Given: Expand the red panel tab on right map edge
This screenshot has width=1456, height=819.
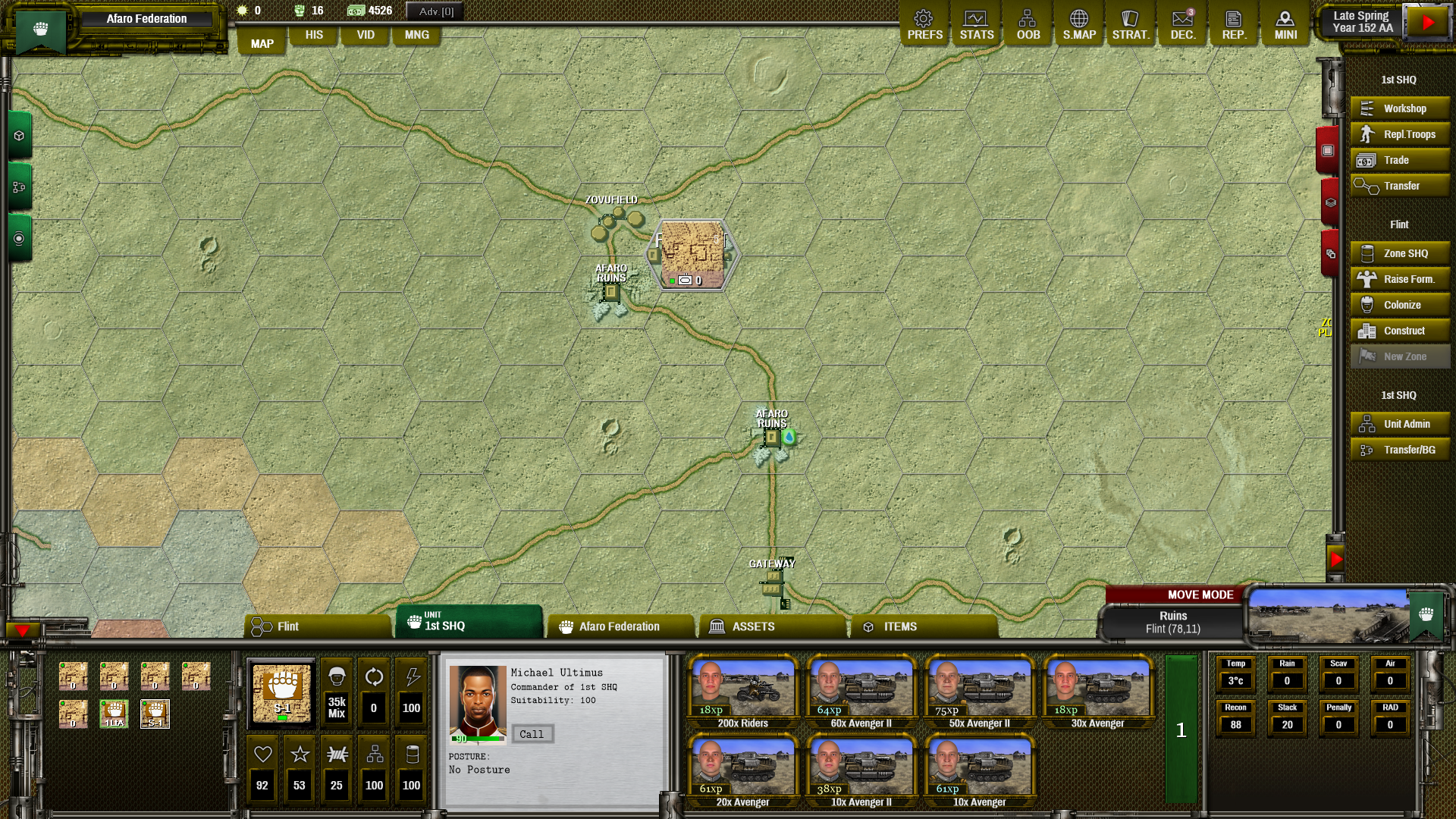Looking at the screenshot, I should click(1328, 149).
